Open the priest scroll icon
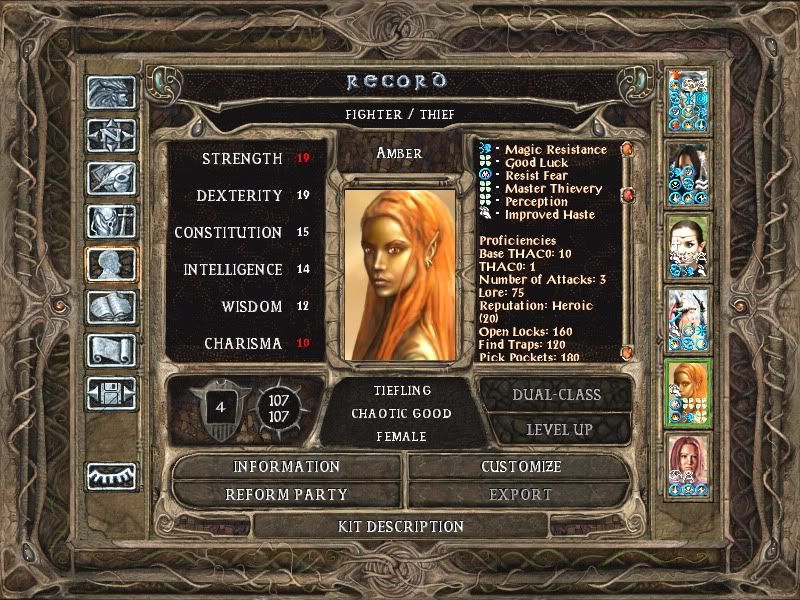The image size is (800, 600). coord(110,349)
